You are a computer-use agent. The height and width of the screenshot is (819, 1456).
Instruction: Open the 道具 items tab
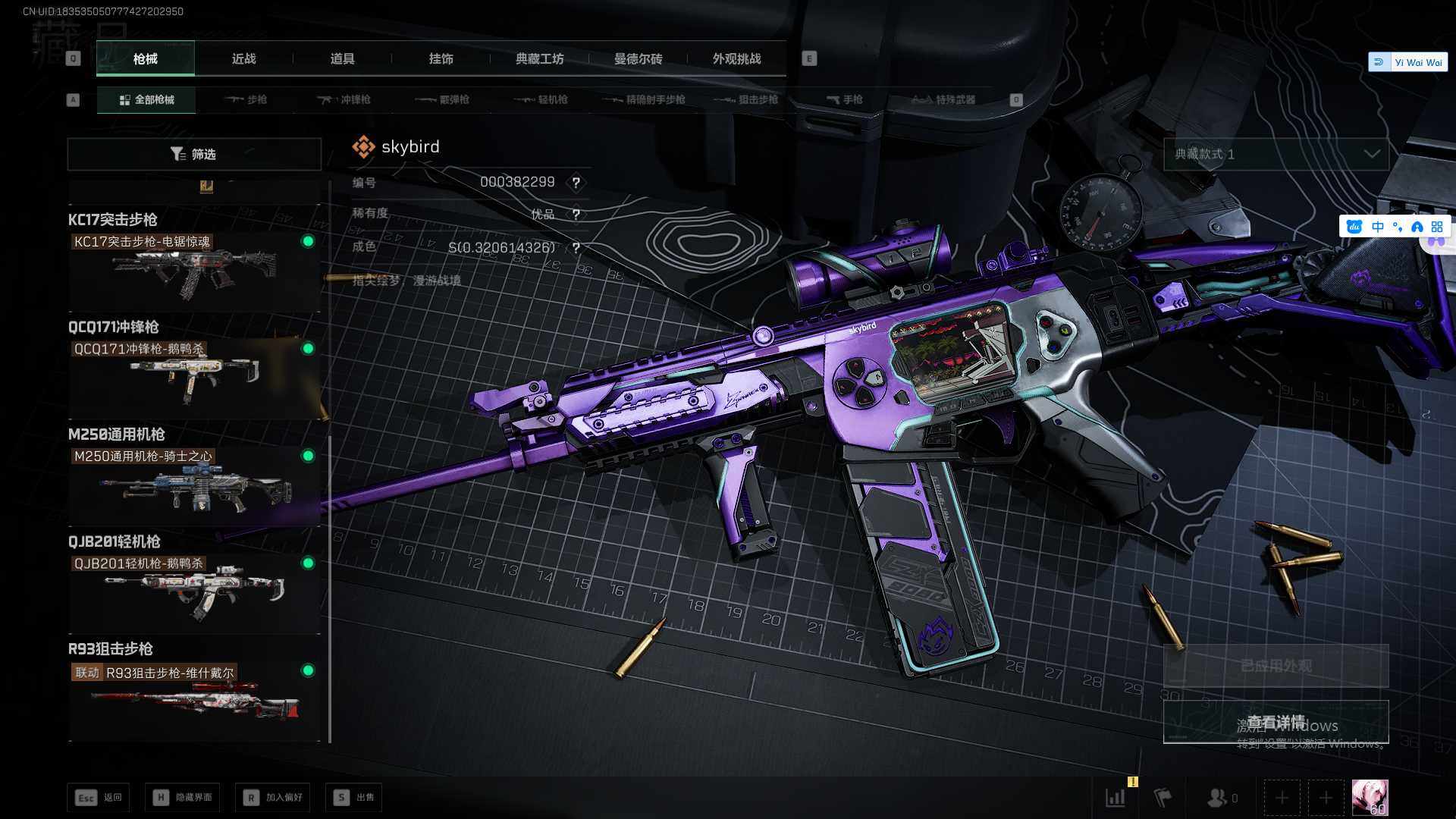342,58
